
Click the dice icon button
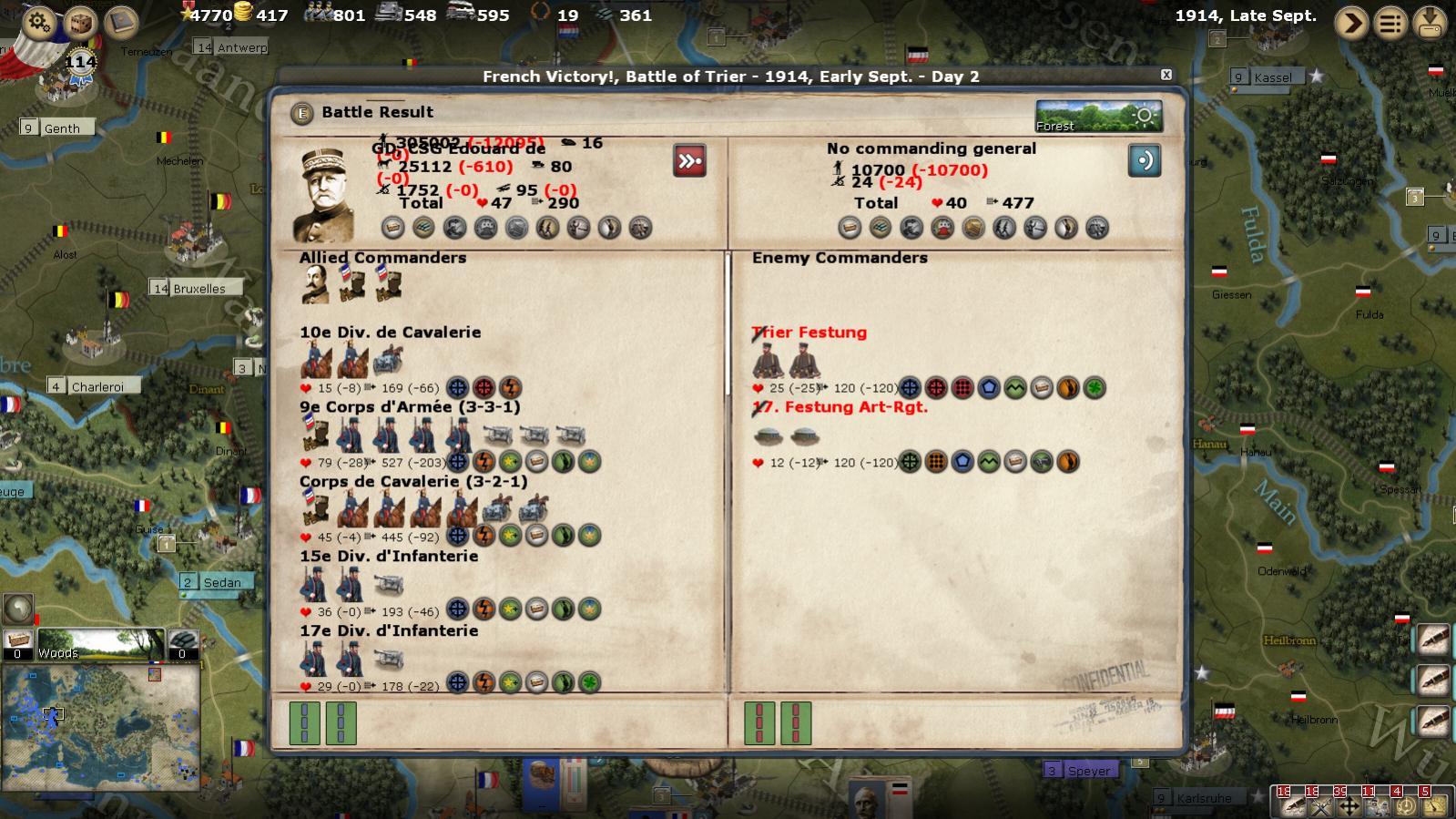[80, 22]
